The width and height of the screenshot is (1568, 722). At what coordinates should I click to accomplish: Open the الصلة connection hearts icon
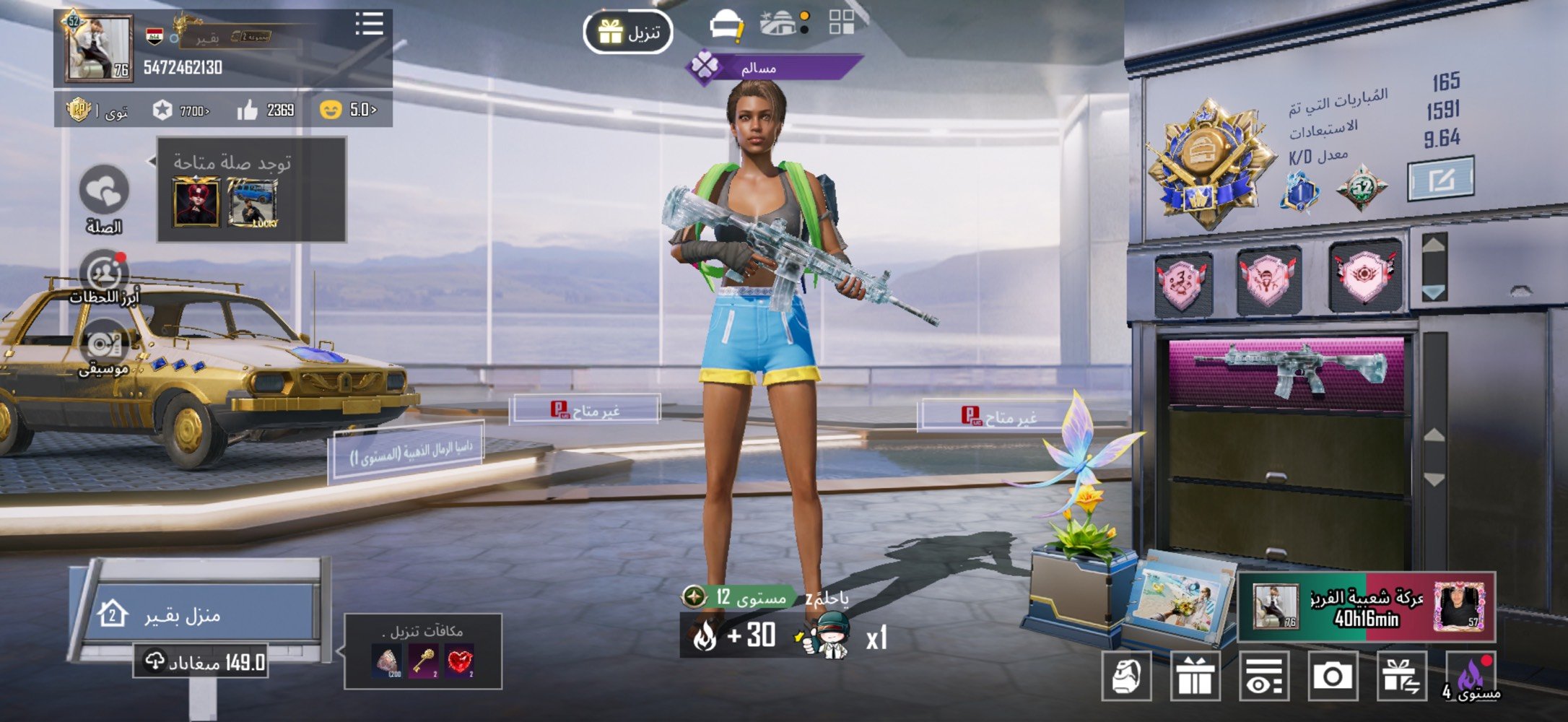[x=104, y=191]
